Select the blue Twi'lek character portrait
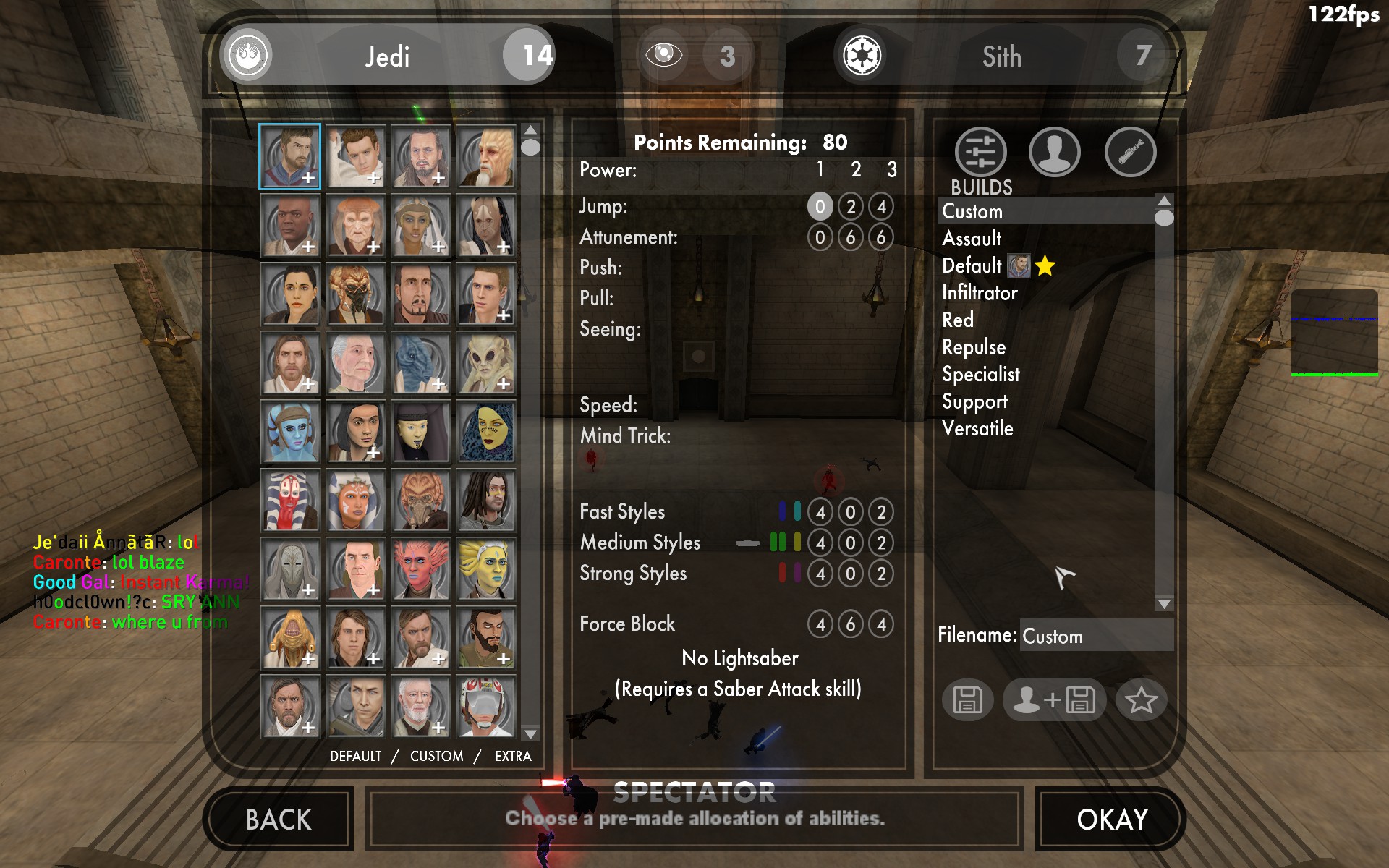Image resolution: width=1389 pixels, height=868 pixels. coord(290,433)
